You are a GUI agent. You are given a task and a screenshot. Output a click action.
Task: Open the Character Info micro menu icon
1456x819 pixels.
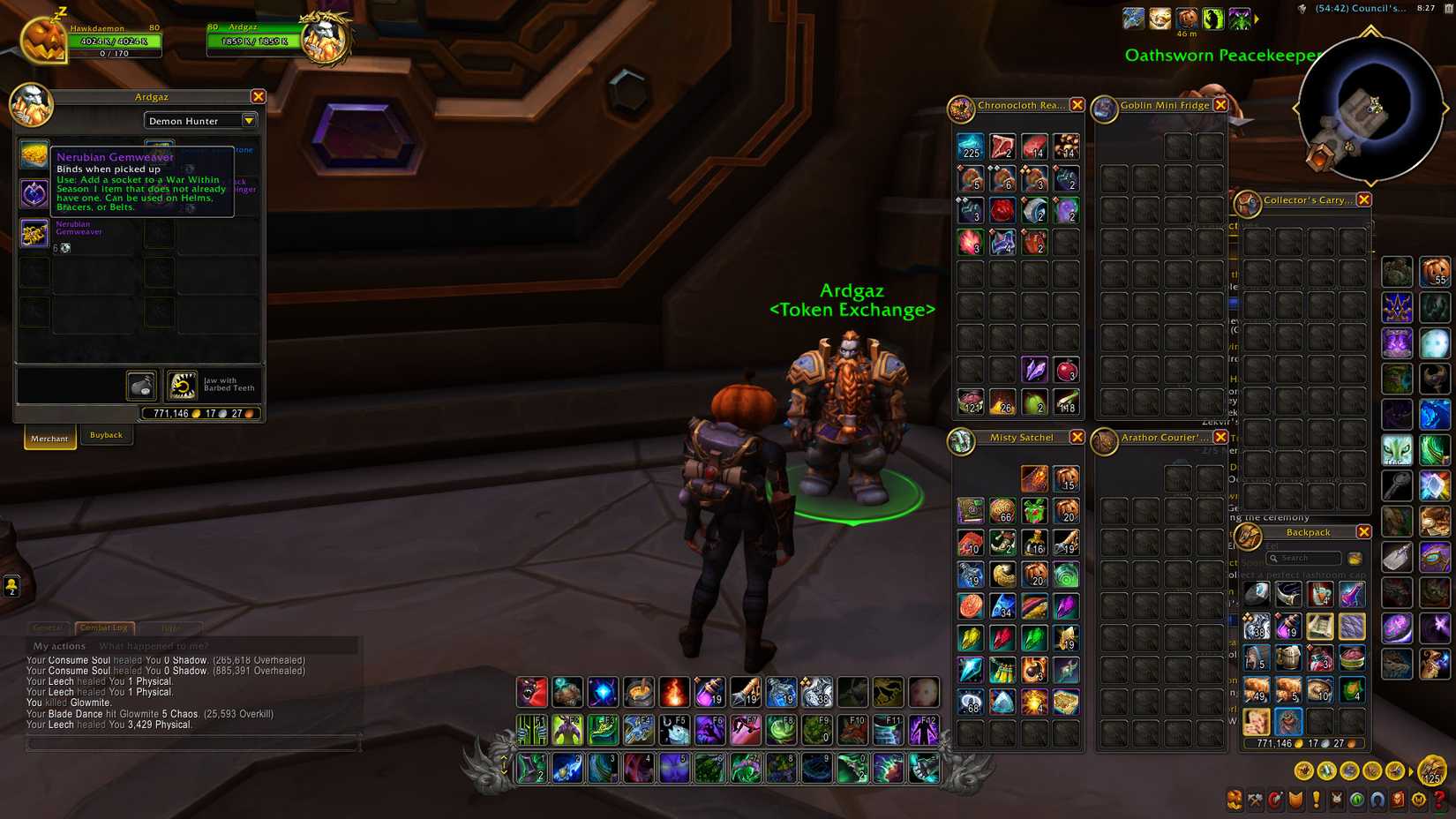[x=1235, y=800]
